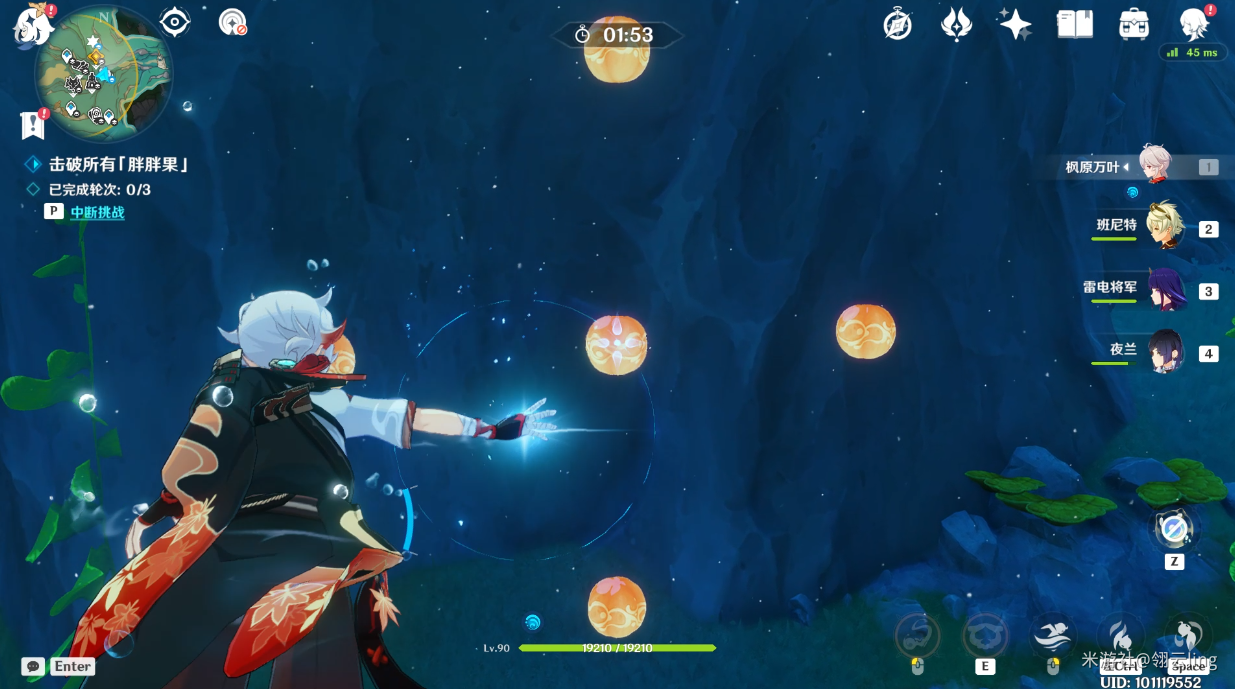Switch to party member 雷电将军

(1165, 290)
